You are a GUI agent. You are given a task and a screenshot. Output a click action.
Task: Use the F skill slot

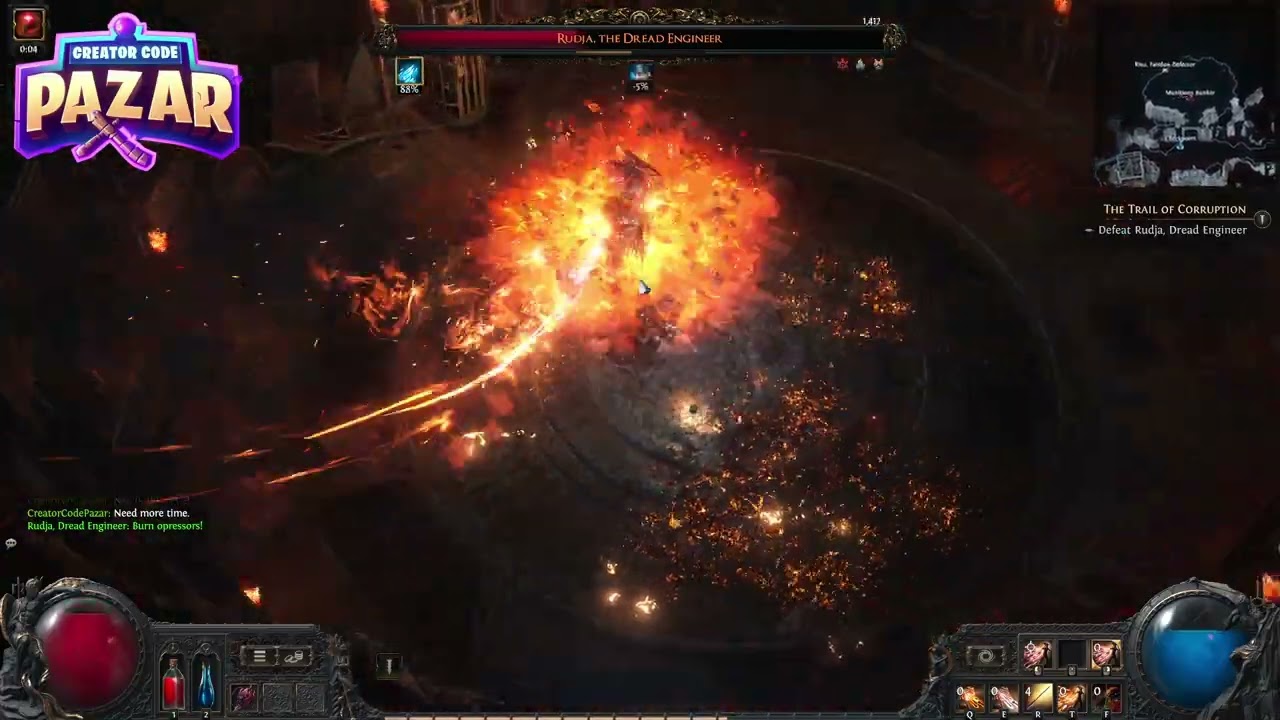(1106, 697)
